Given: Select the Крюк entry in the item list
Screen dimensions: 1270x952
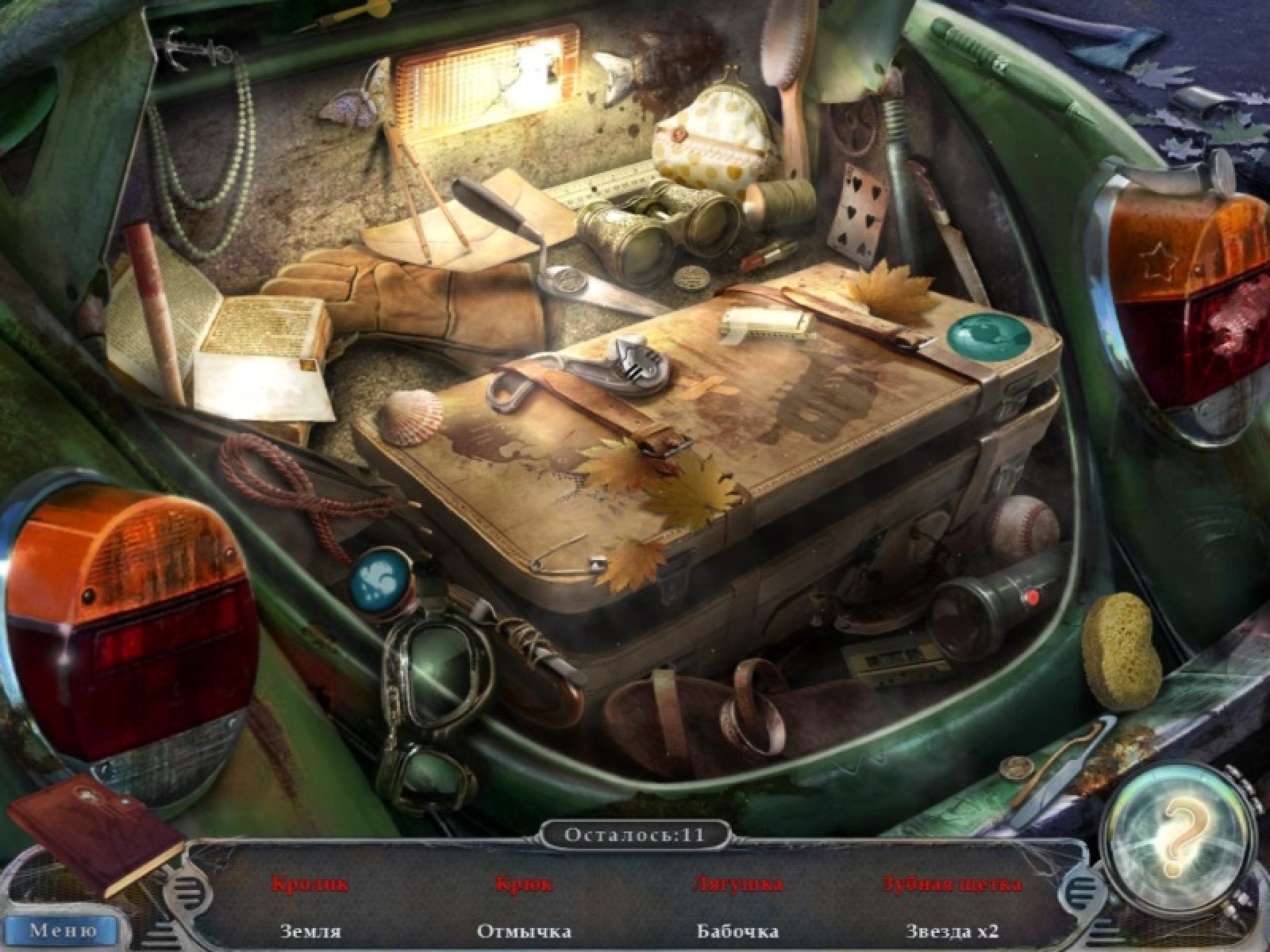Looking at the screenshot, I should (x=524, y=883).
